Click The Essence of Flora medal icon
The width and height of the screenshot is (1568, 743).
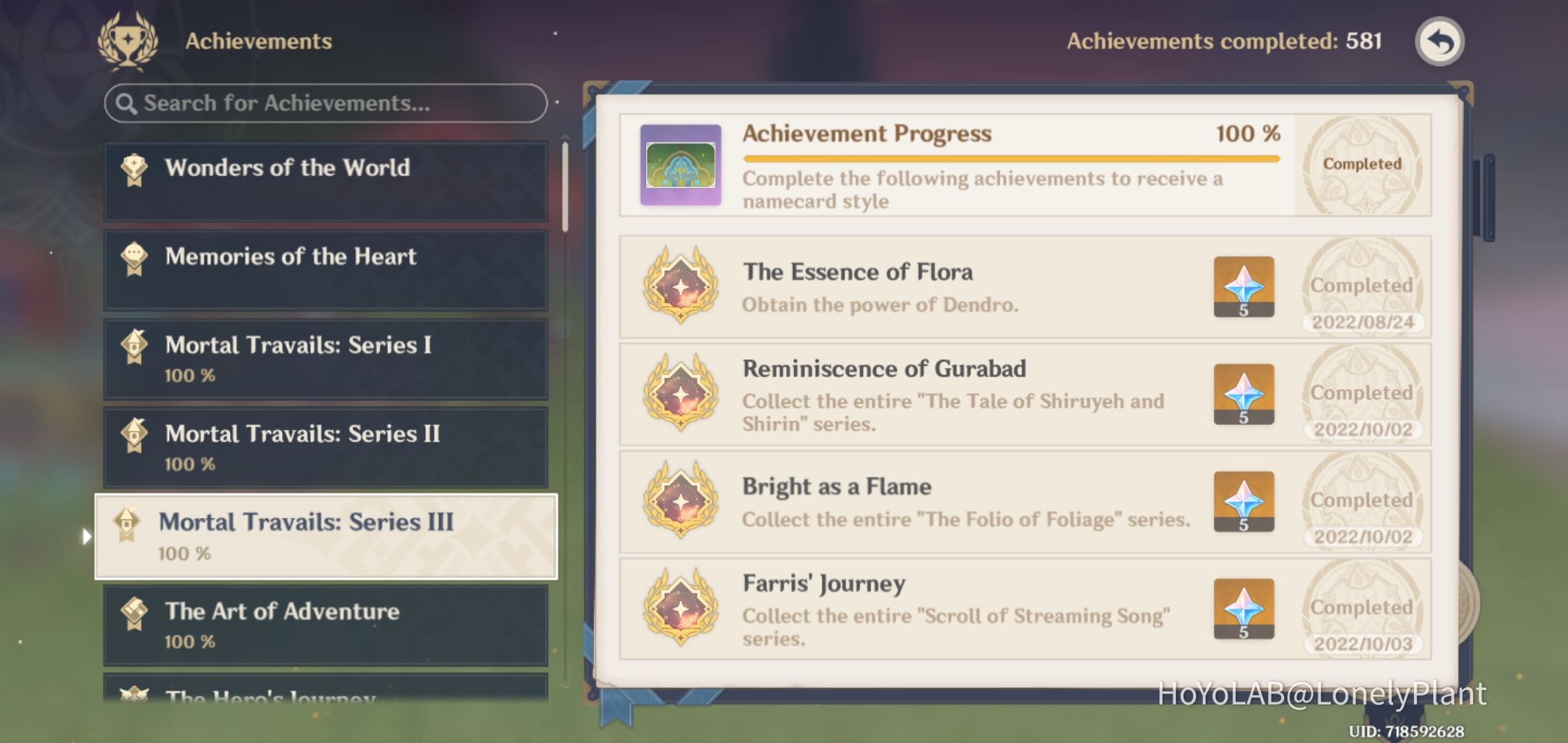[681, 287]
